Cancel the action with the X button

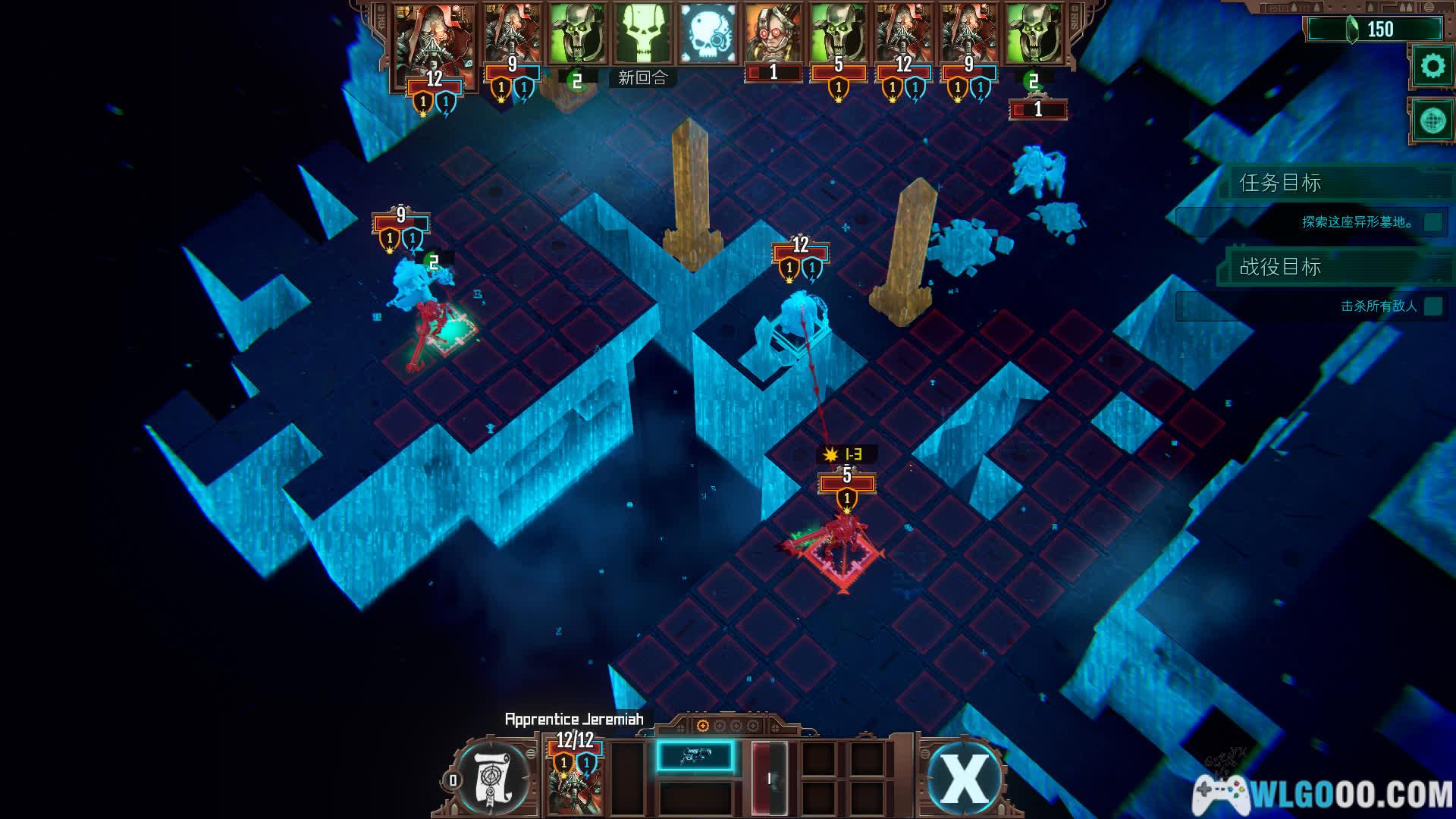pyautogui.click(x=965, y=777)
